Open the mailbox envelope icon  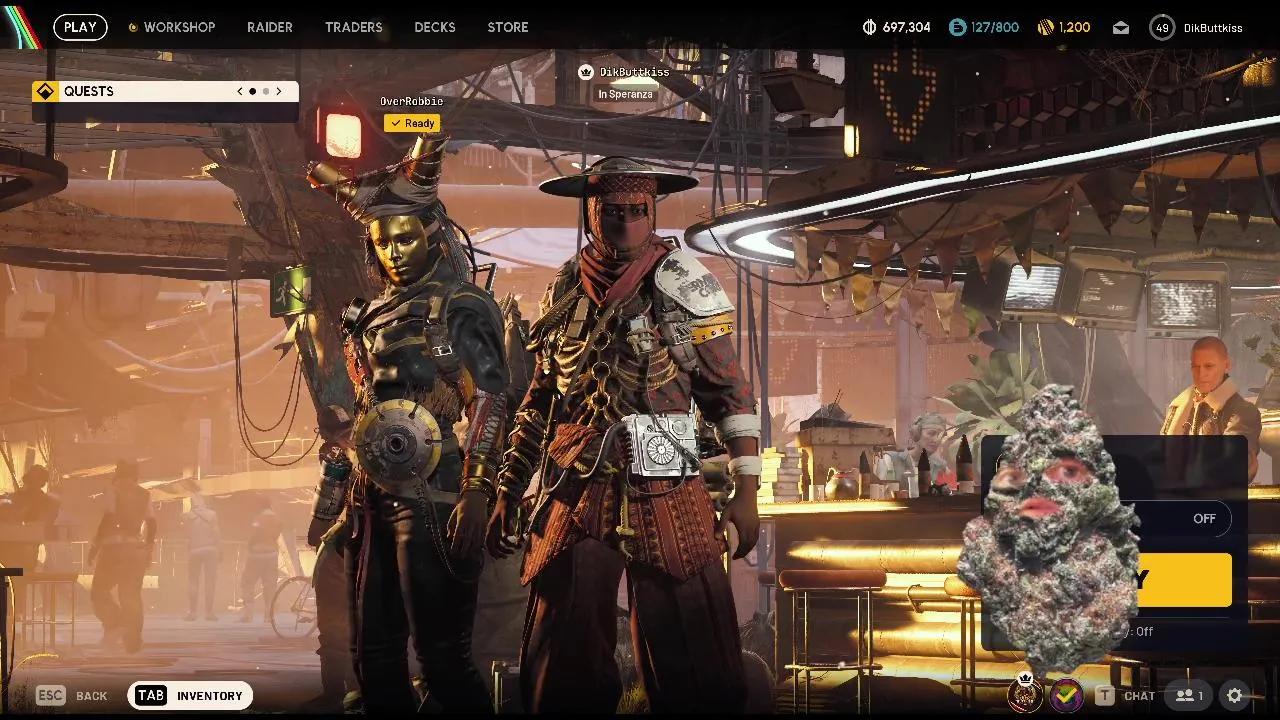click(1121, 28)
